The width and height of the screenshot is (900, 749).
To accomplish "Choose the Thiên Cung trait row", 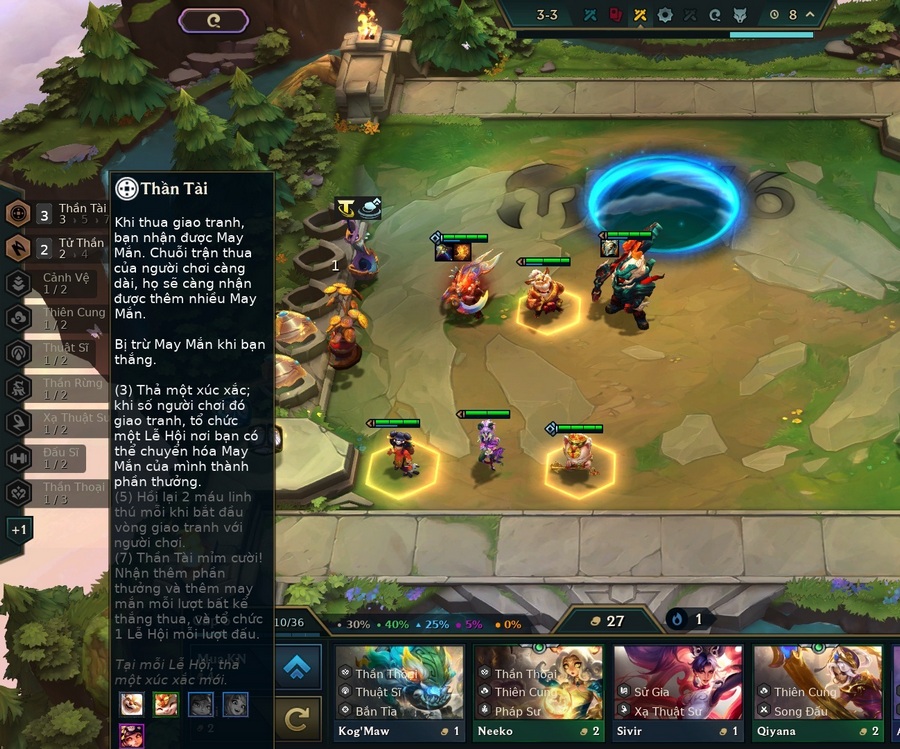I will (x=19, y=318).
